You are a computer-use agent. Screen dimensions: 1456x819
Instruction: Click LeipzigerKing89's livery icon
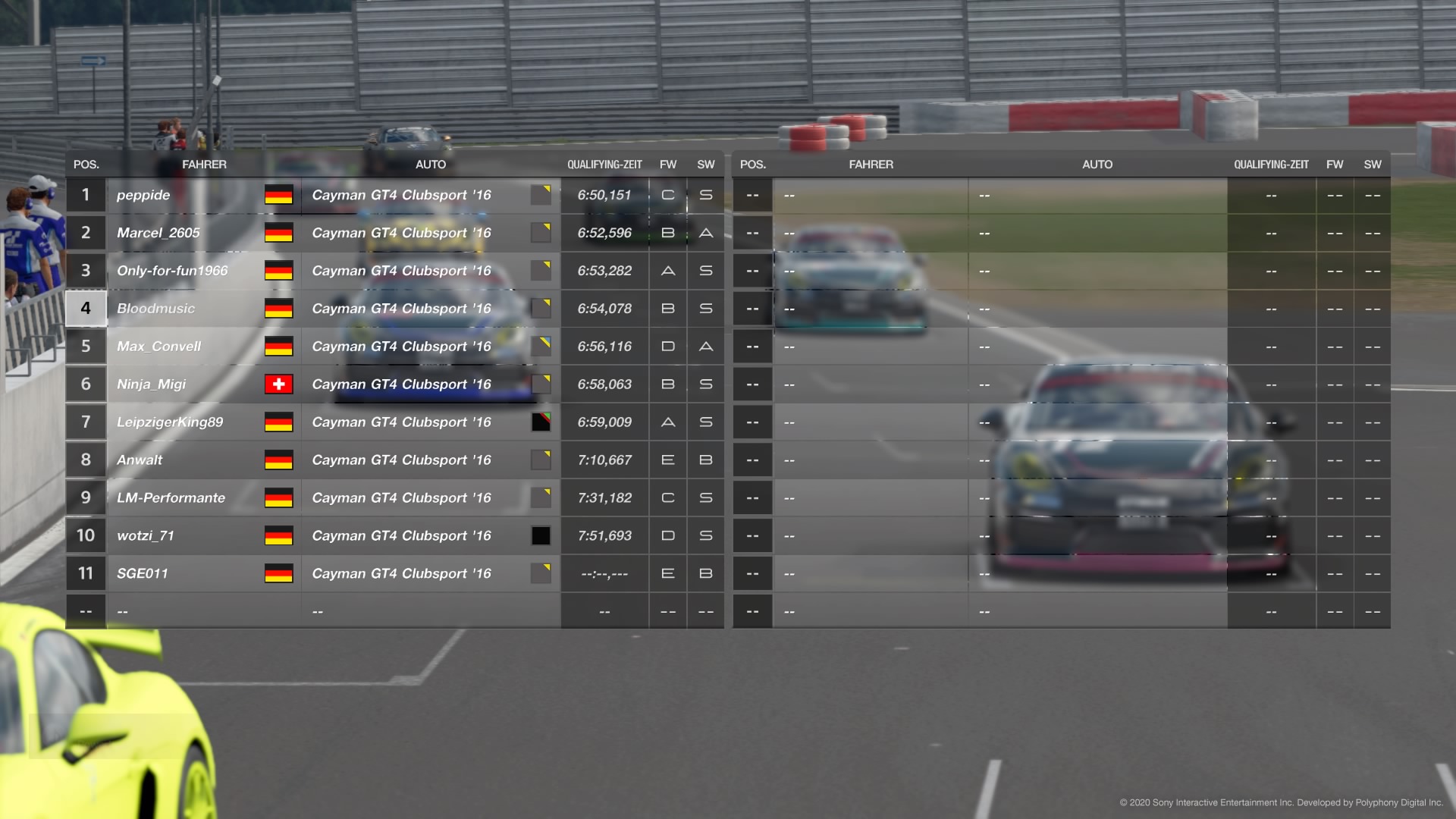[x=541, y=422]
